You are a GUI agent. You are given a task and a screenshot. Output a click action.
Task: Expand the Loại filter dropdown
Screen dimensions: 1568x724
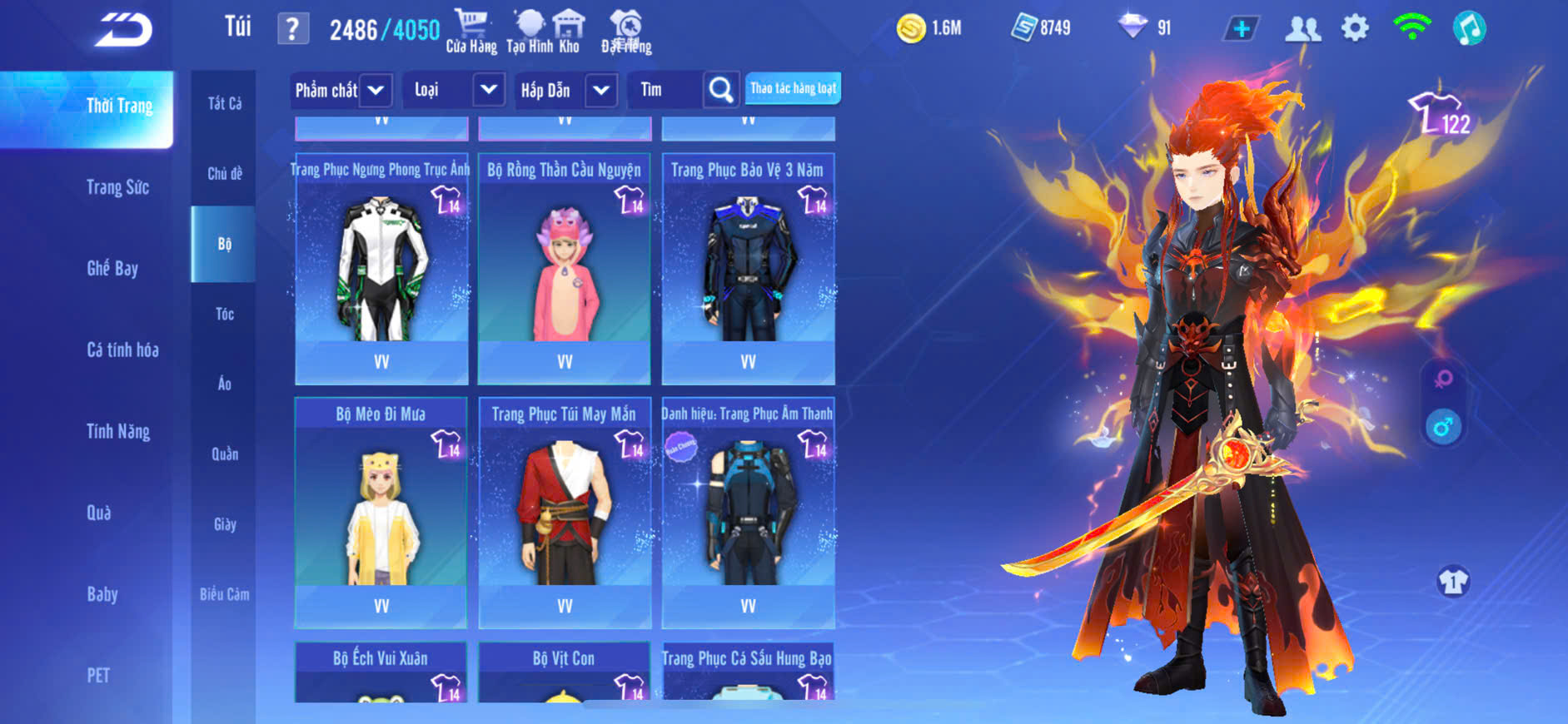489,89
